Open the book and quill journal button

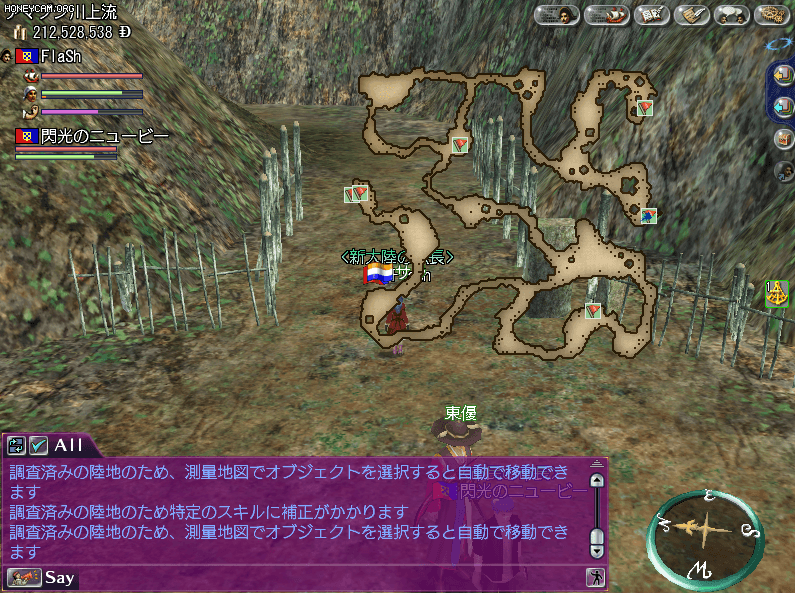coord(651,15)
